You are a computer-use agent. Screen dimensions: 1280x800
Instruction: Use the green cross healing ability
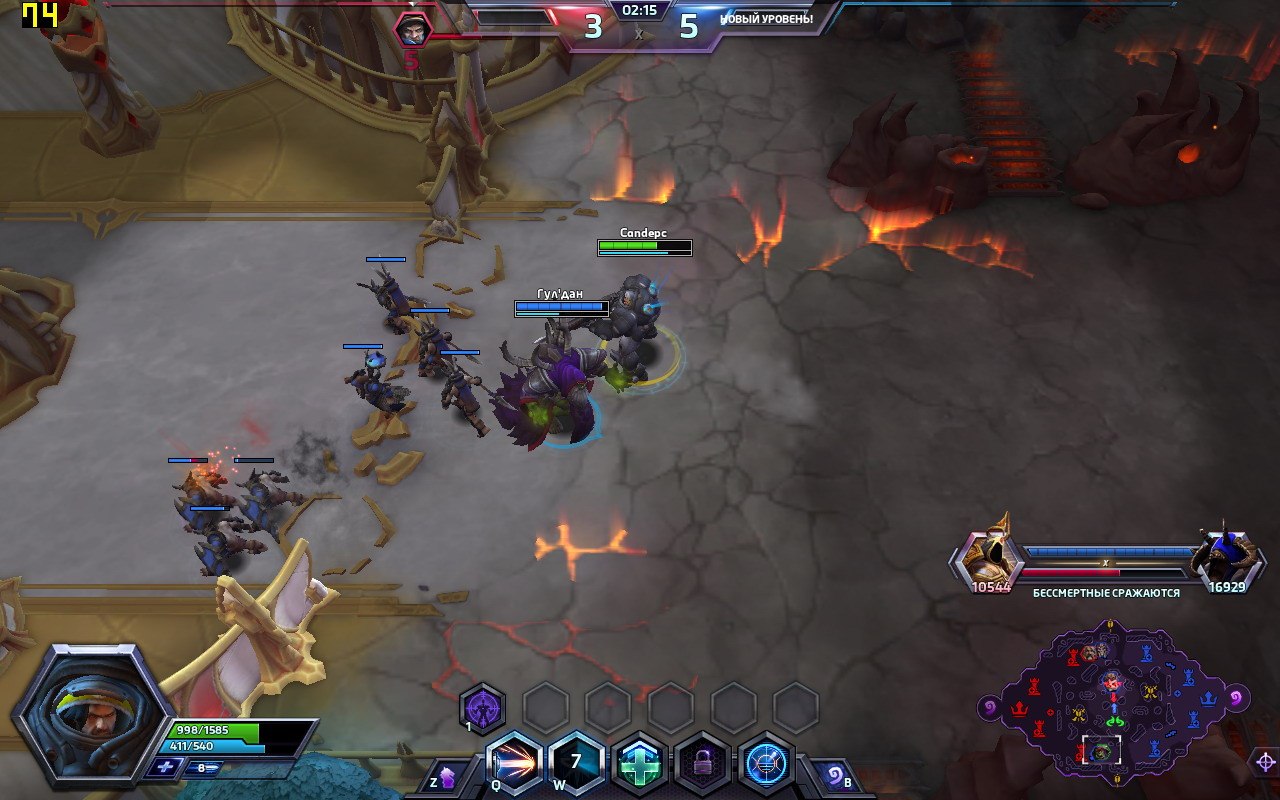(x=639, y=765)
